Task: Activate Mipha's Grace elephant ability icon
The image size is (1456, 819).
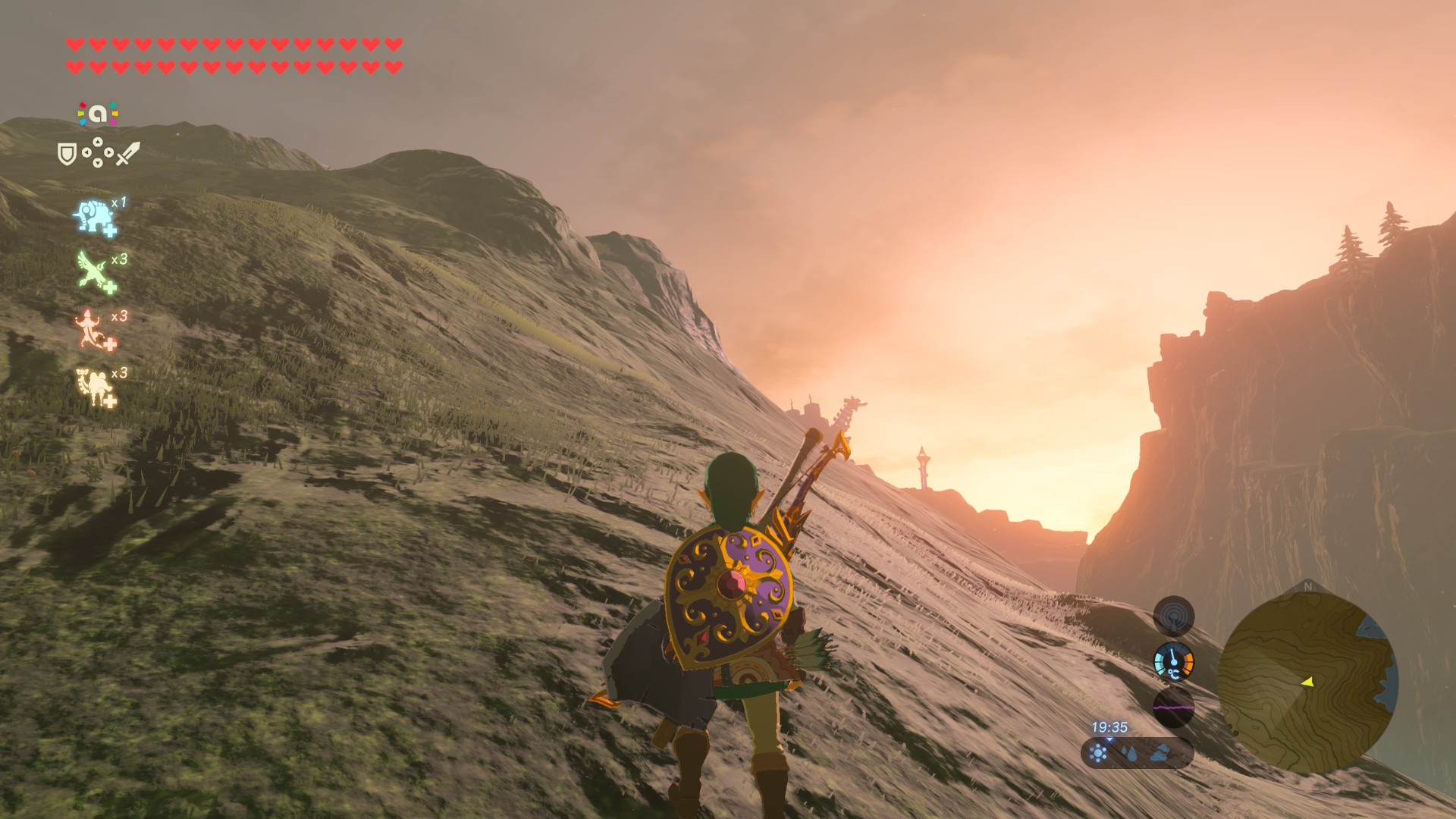Action: click(x=95, y=218)
